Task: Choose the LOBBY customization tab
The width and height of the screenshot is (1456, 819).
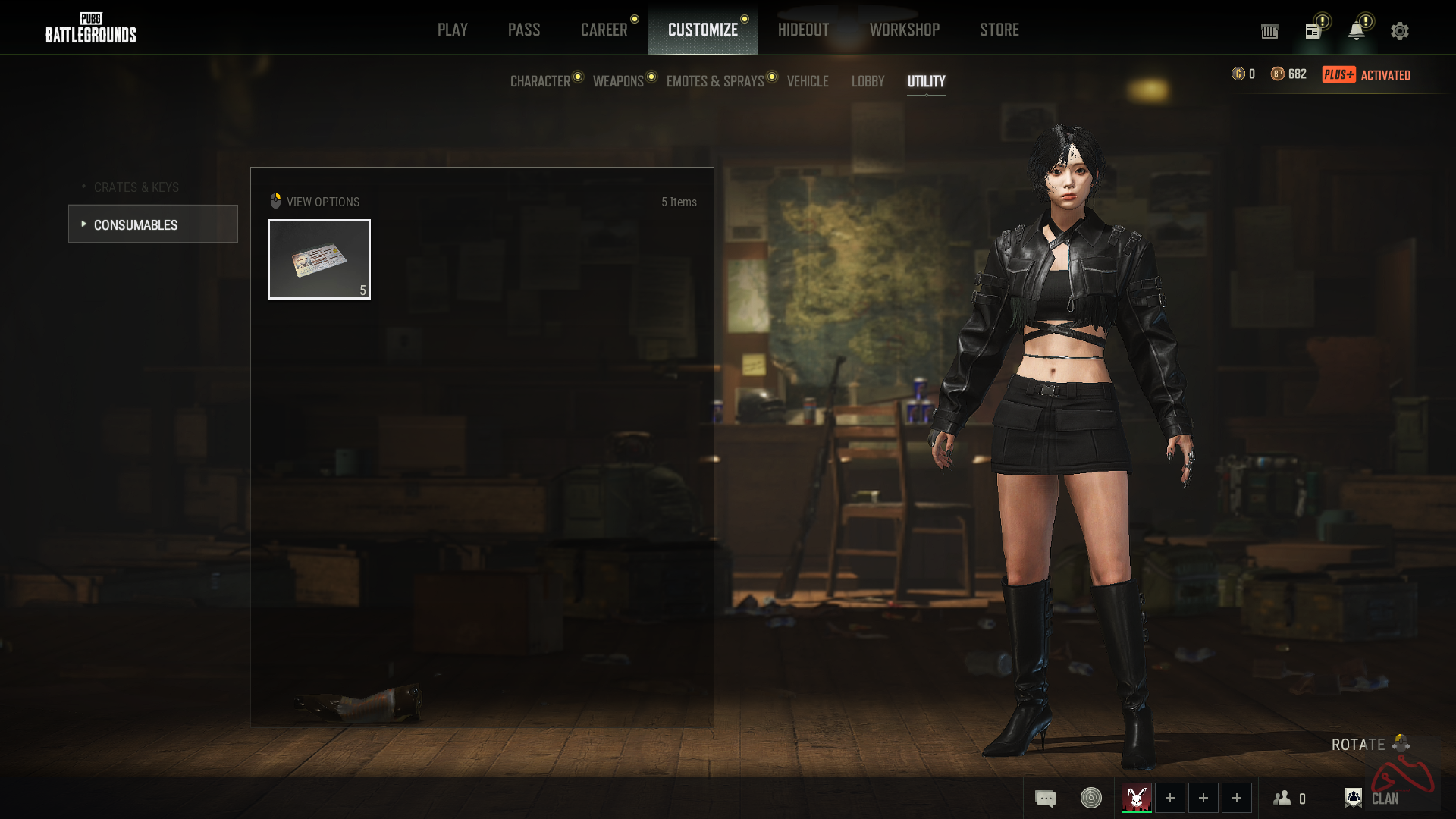Action: (868, 81)
